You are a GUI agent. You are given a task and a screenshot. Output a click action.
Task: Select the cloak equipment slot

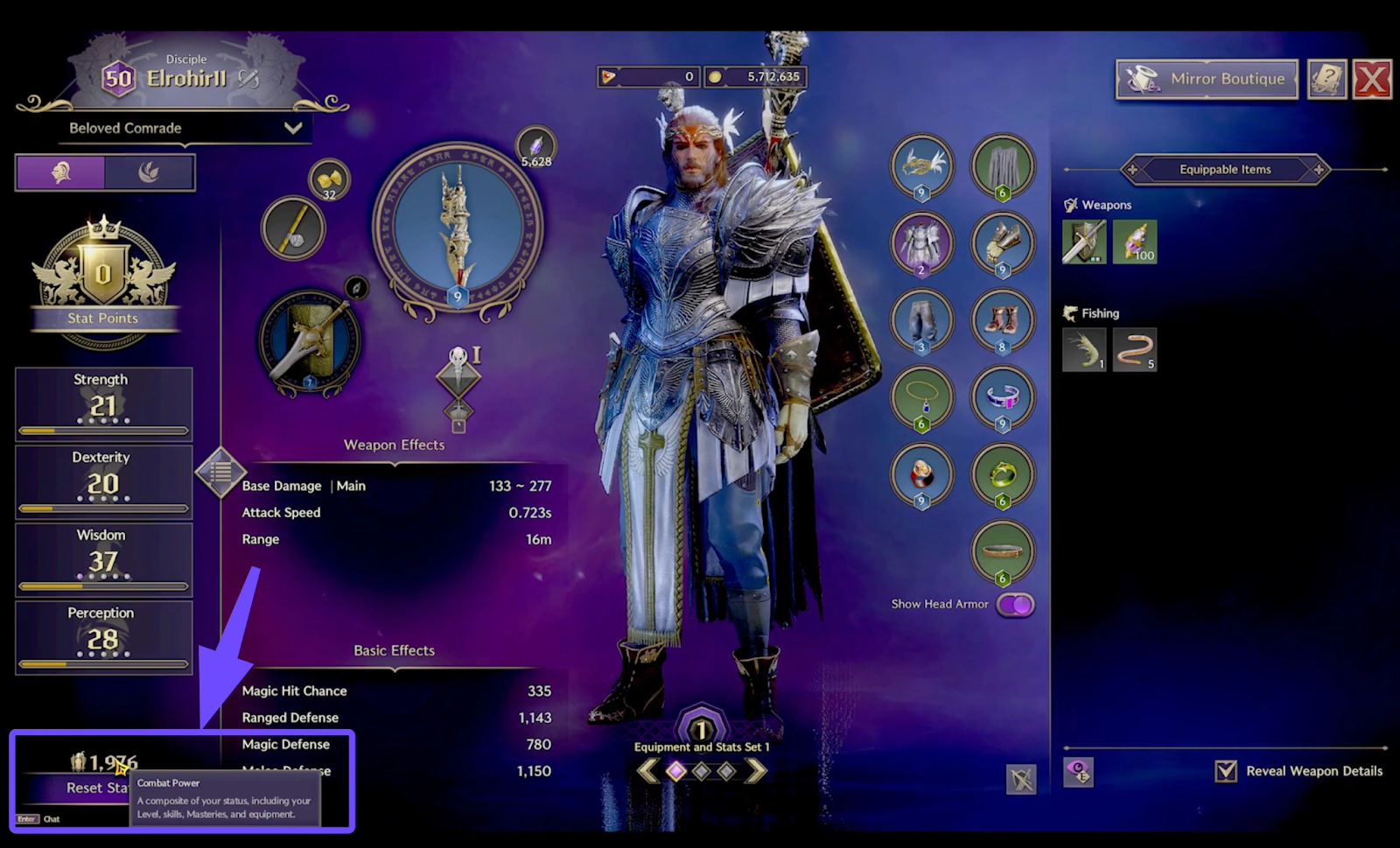(1003, 165)
